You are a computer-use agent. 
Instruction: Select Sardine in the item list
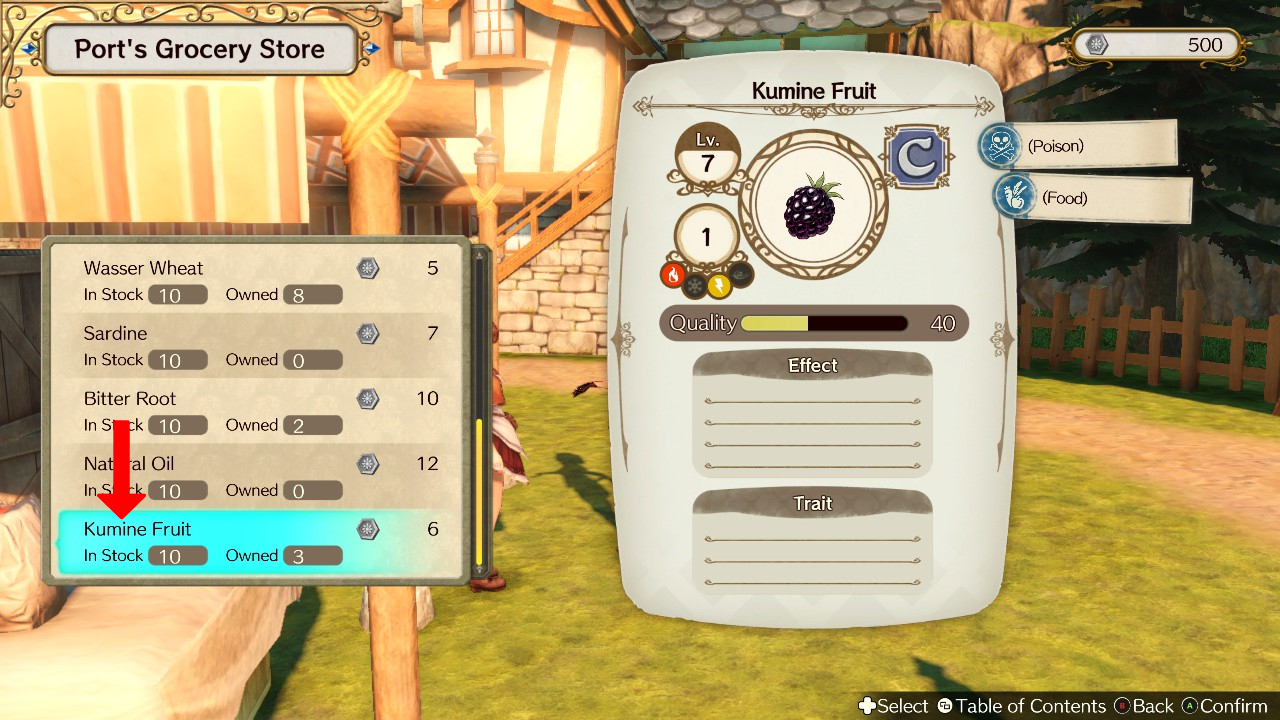pos(200,345)
